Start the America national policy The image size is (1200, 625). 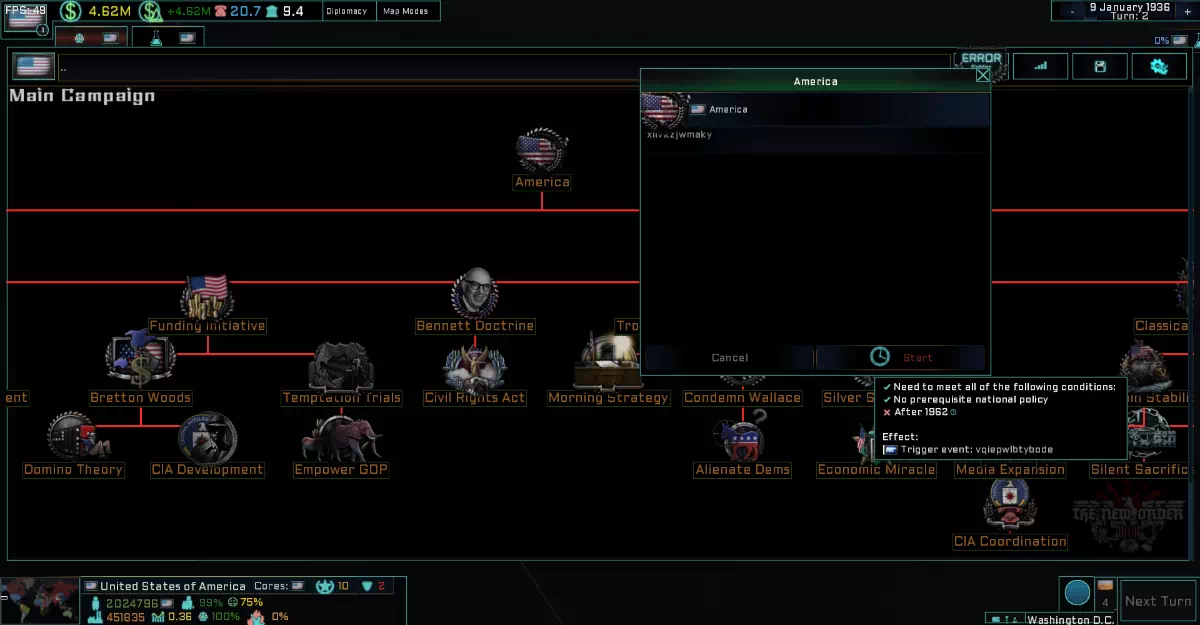902,357
